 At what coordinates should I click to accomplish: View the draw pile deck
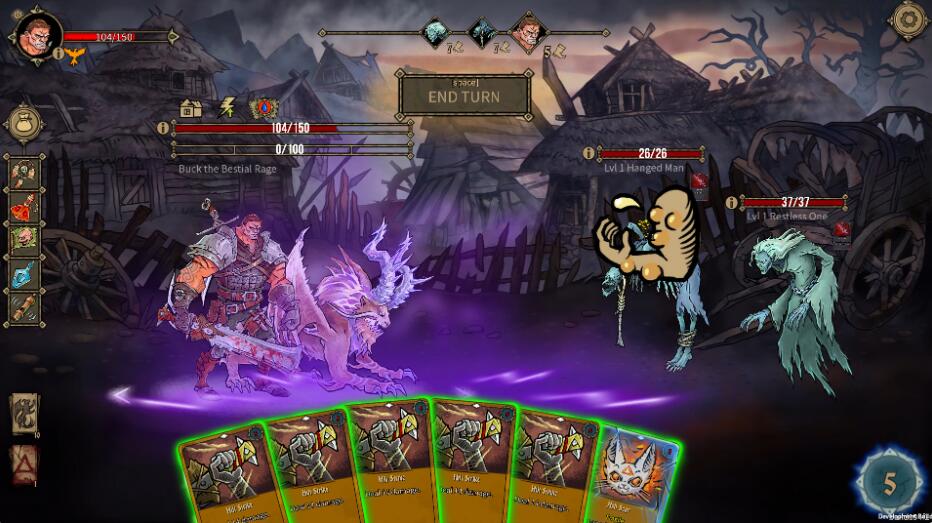click(25, 412)
